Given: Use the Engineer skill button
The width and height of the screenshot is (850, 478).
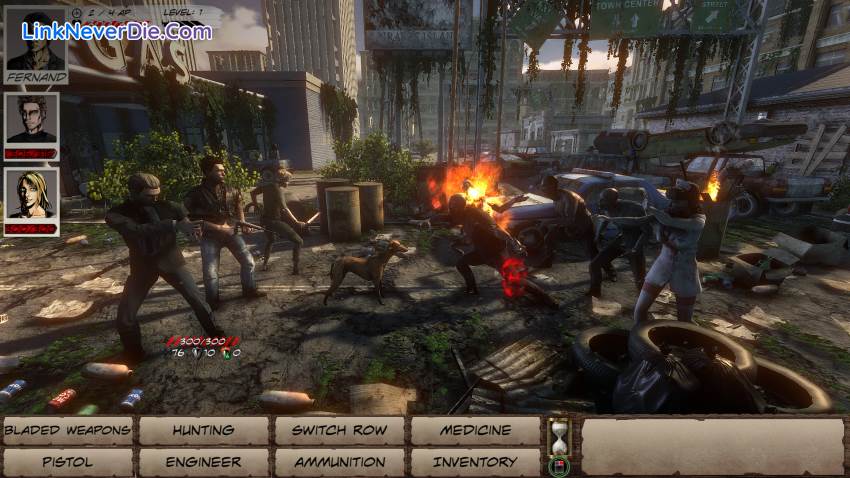Looking at the screenshot, I should (x=203, y=462).
